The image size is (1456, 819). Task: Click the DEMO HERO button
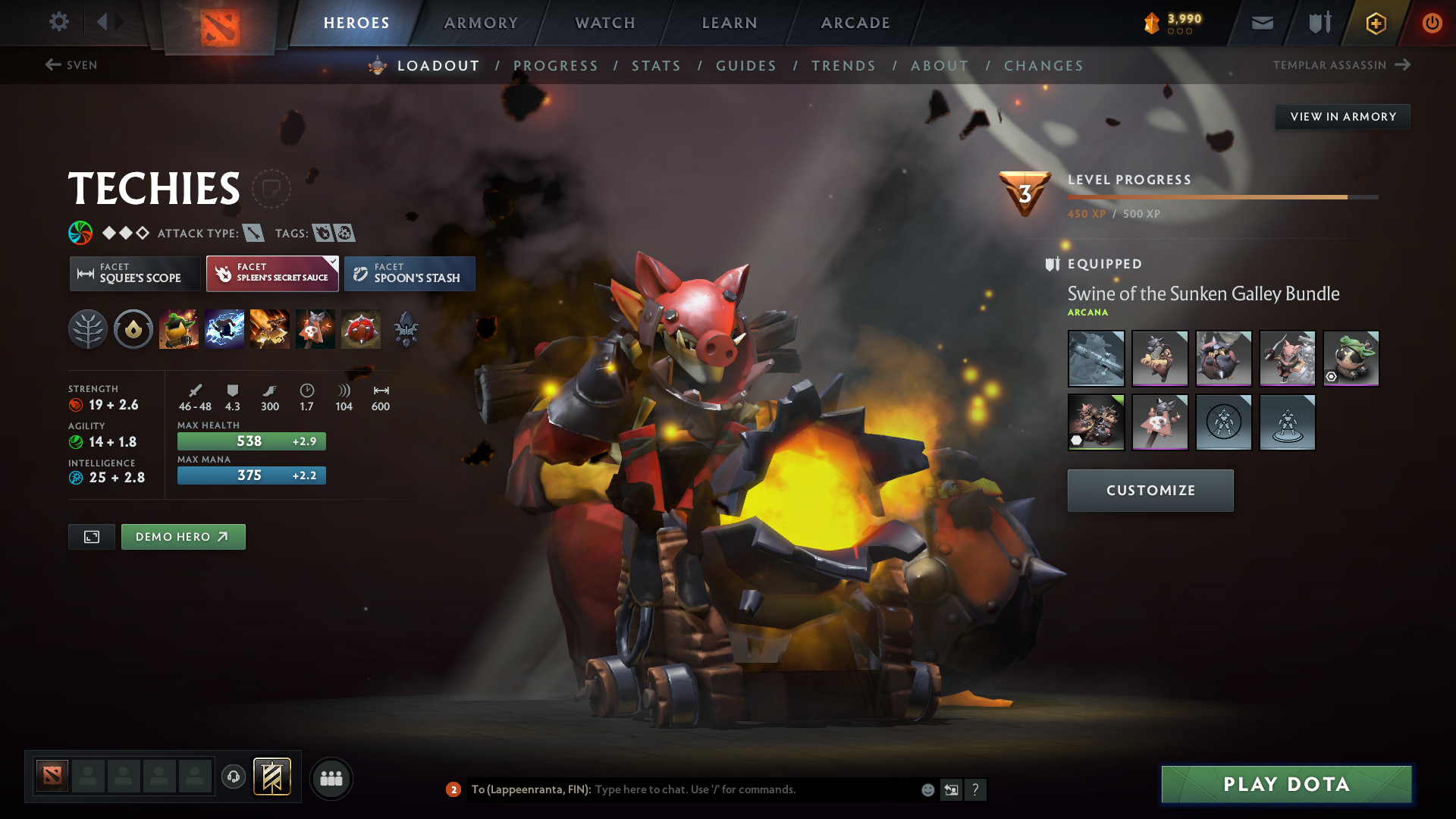(183, 536)
